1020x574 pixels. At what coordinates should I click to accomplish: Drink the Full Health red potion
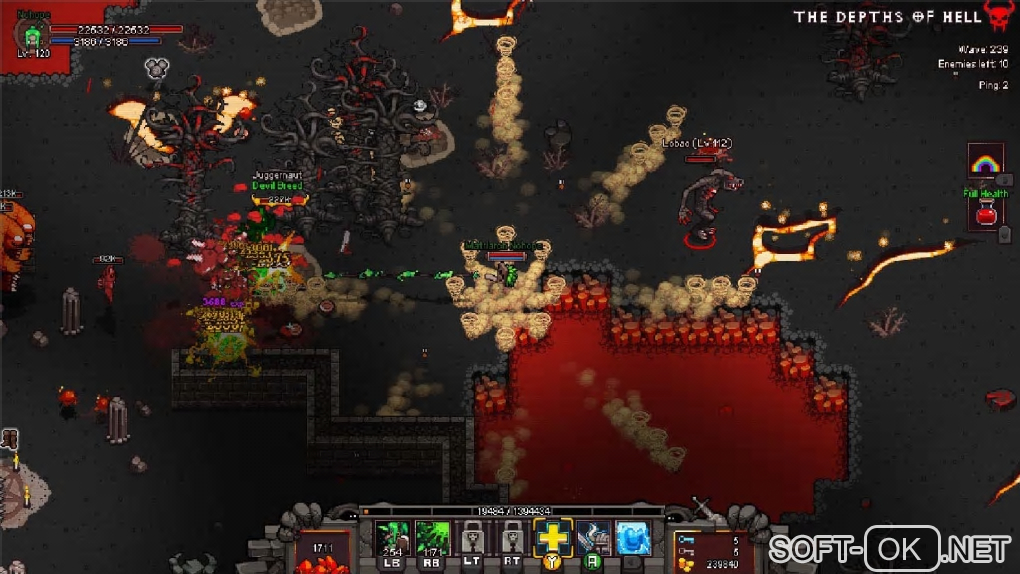coord(985,213)
